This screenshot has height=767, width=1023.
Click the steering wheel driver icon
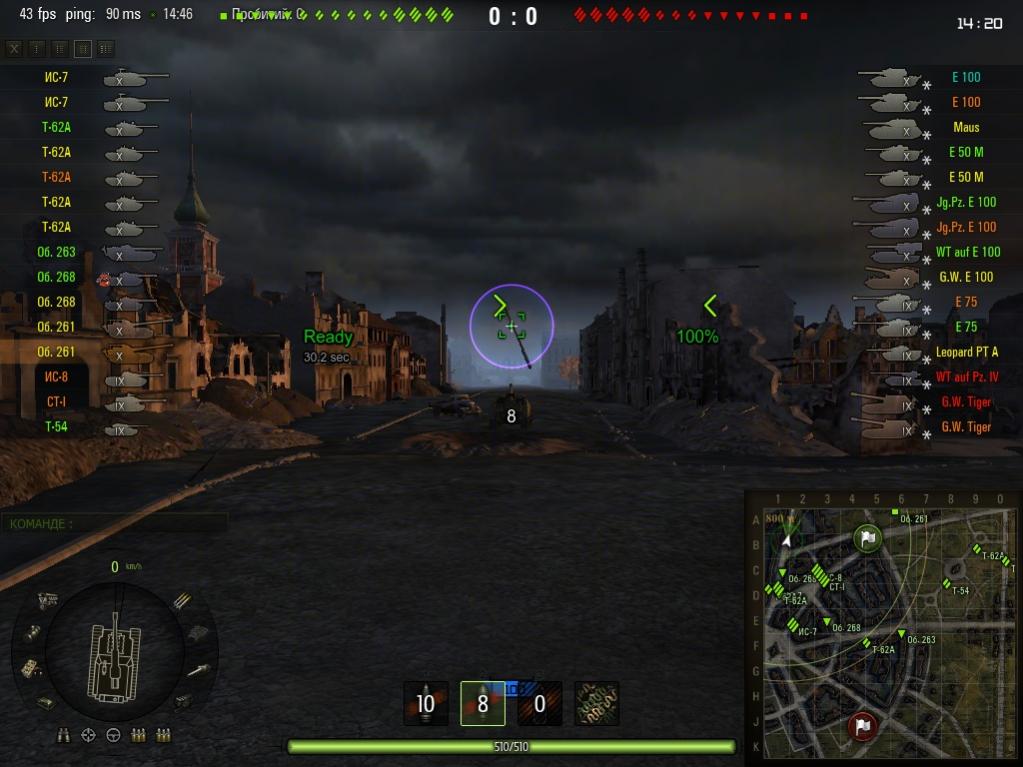tap(113, 736)
